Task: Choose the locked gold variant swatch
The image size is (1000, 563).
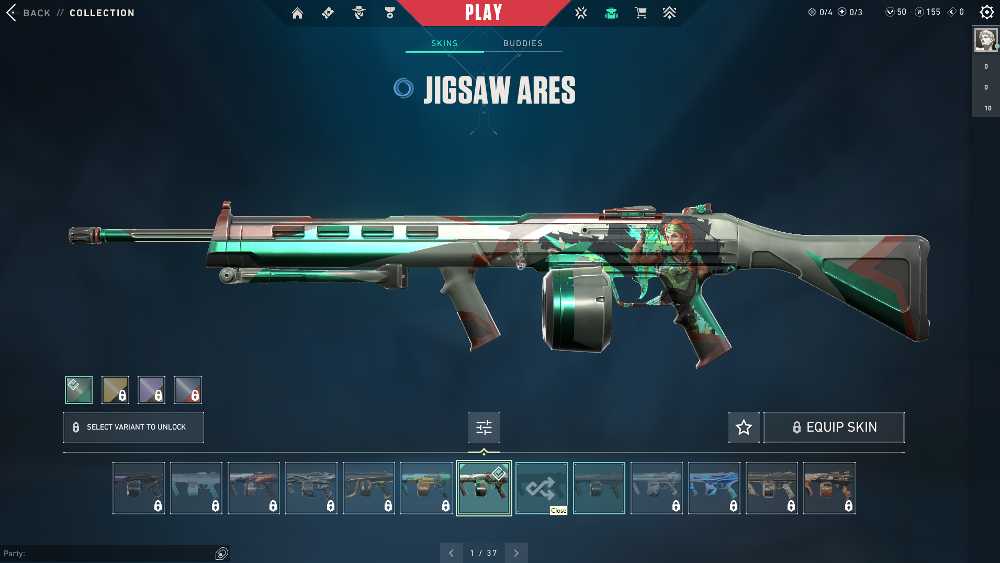Action: pyautogui.click(x=115, y=389)
